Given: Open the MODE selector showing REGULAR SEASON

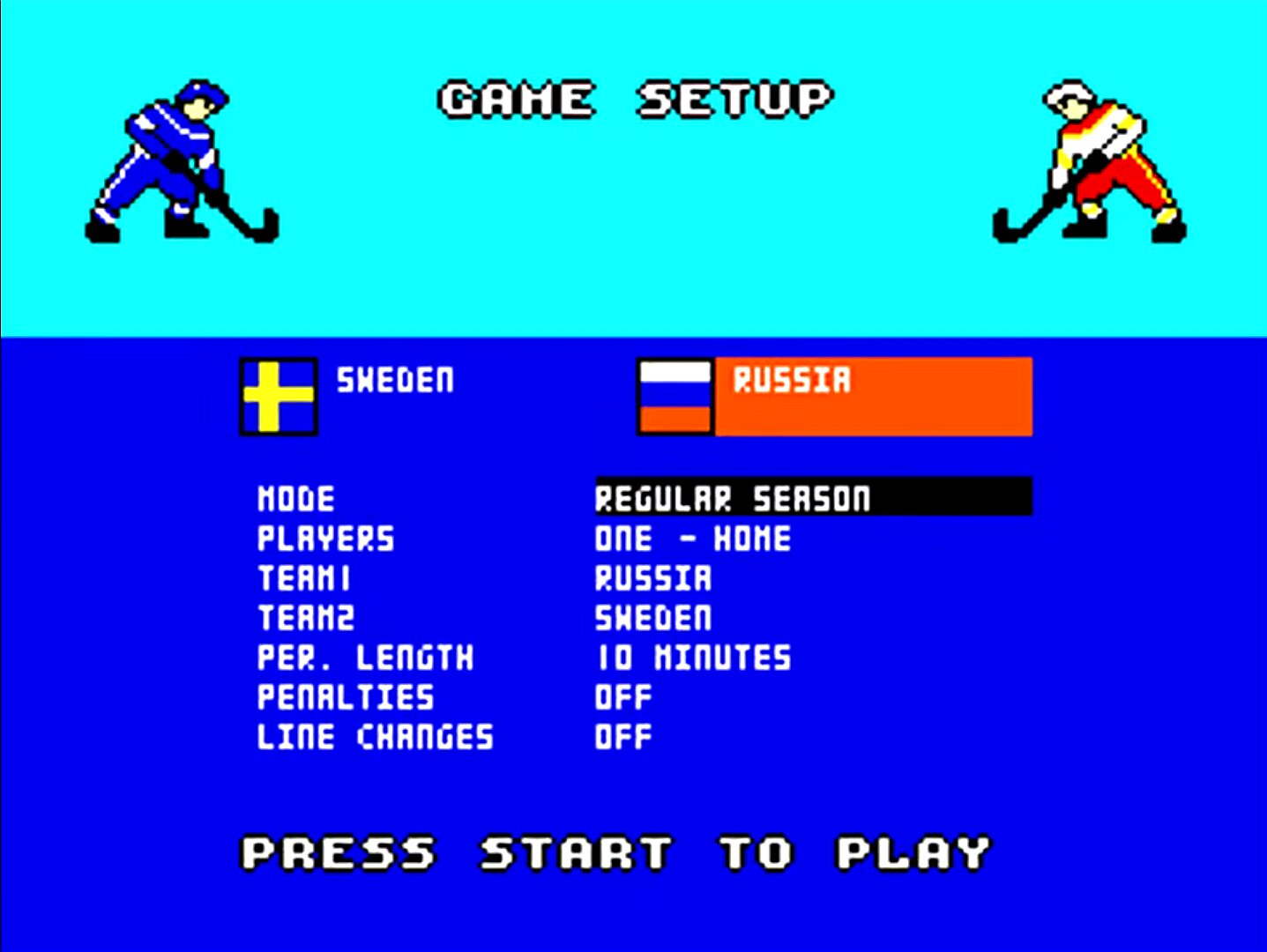Looking at the screenshot, I should coord(732,498).
